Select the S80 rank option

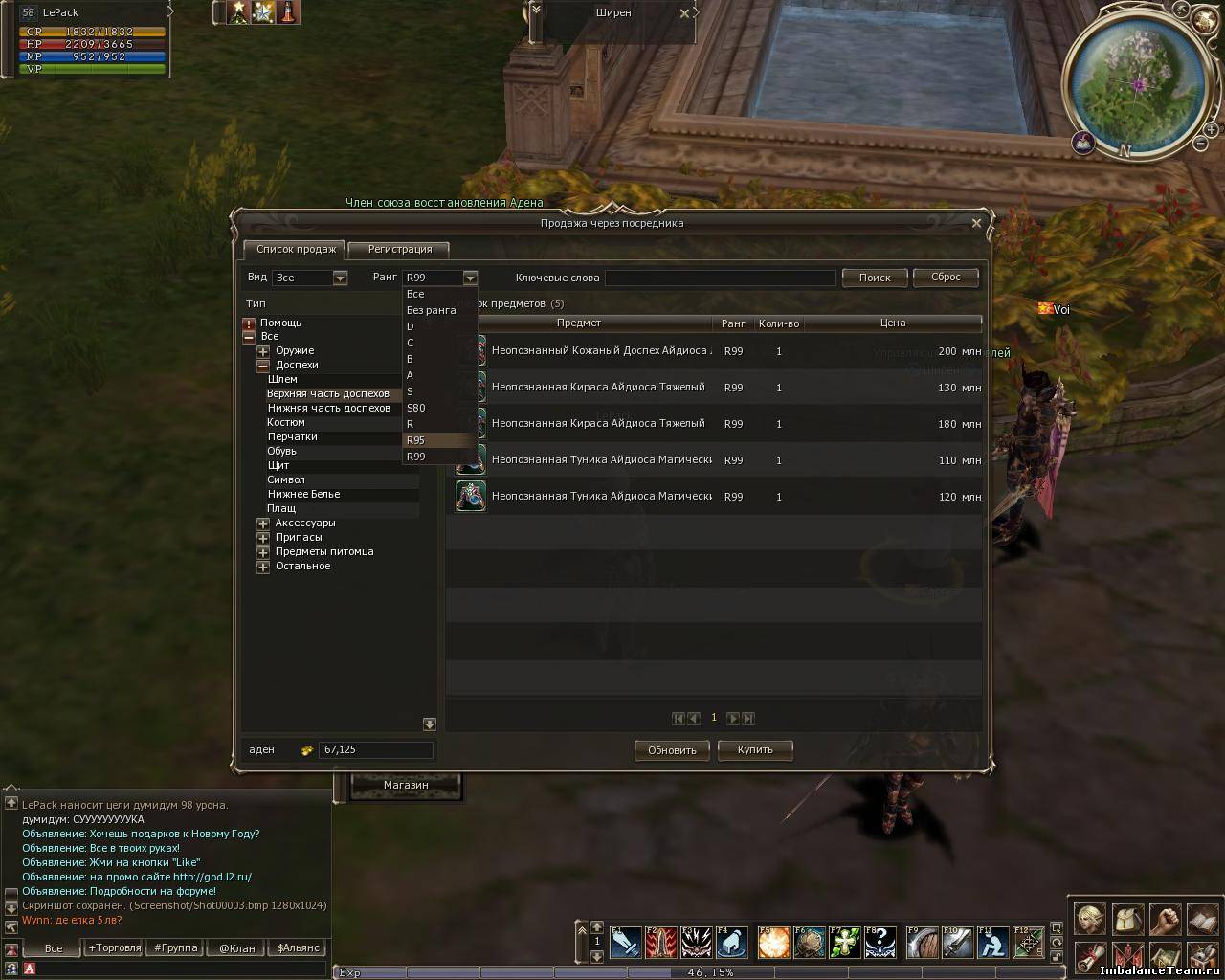click(415, 408)
